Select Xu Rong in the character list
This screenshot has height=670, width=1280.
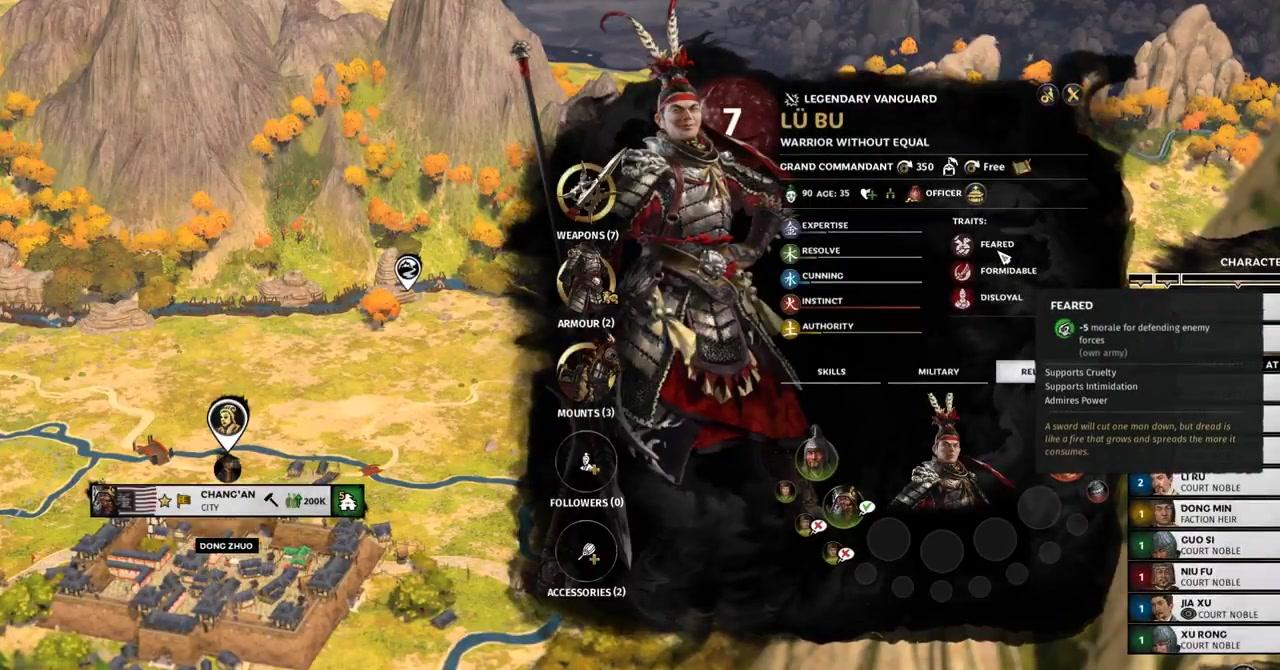pyautogui.click(x=1204, y=640)
